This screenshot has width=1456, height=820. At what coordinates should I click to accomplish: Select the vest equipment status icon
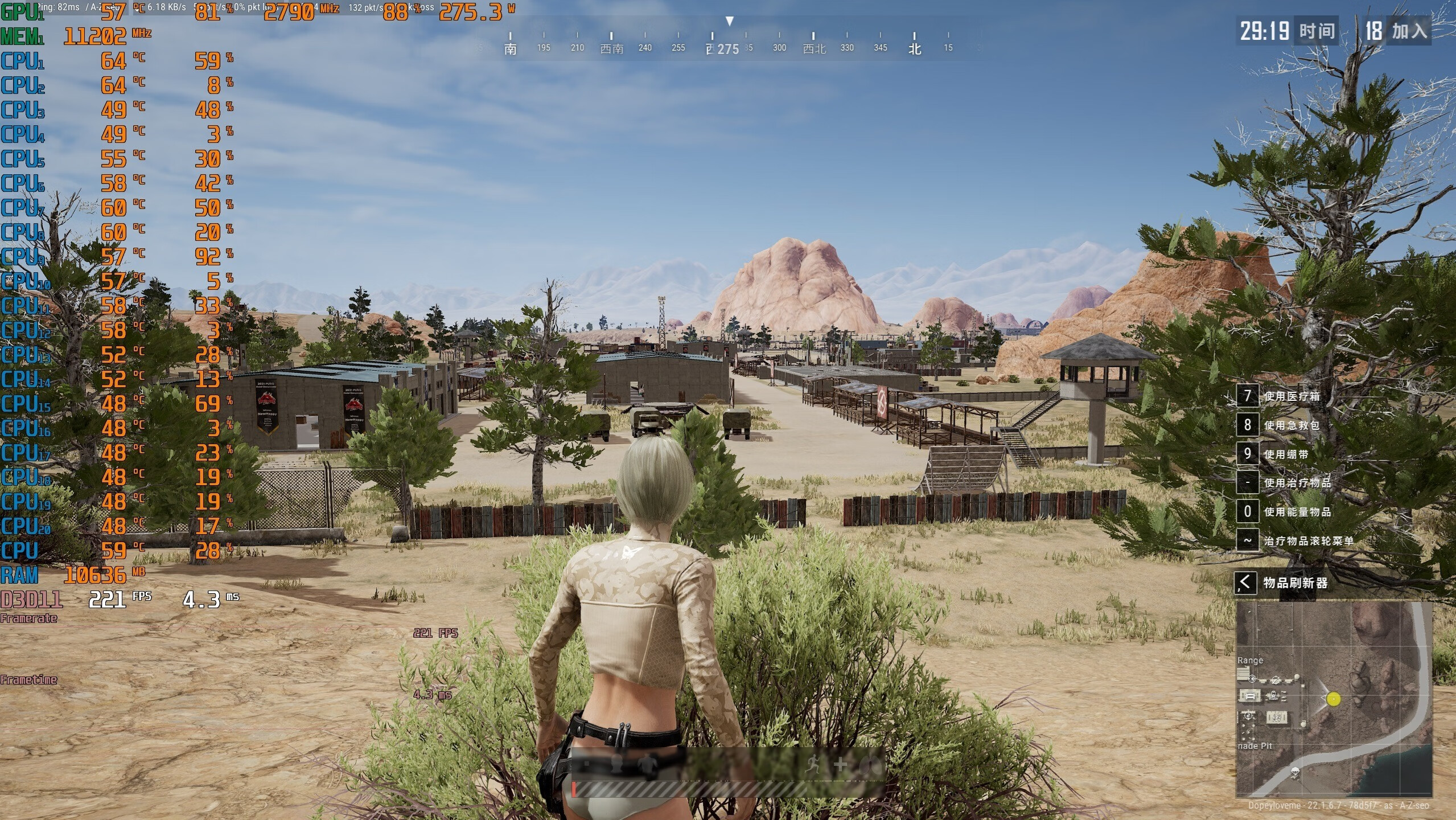[647, 764]
